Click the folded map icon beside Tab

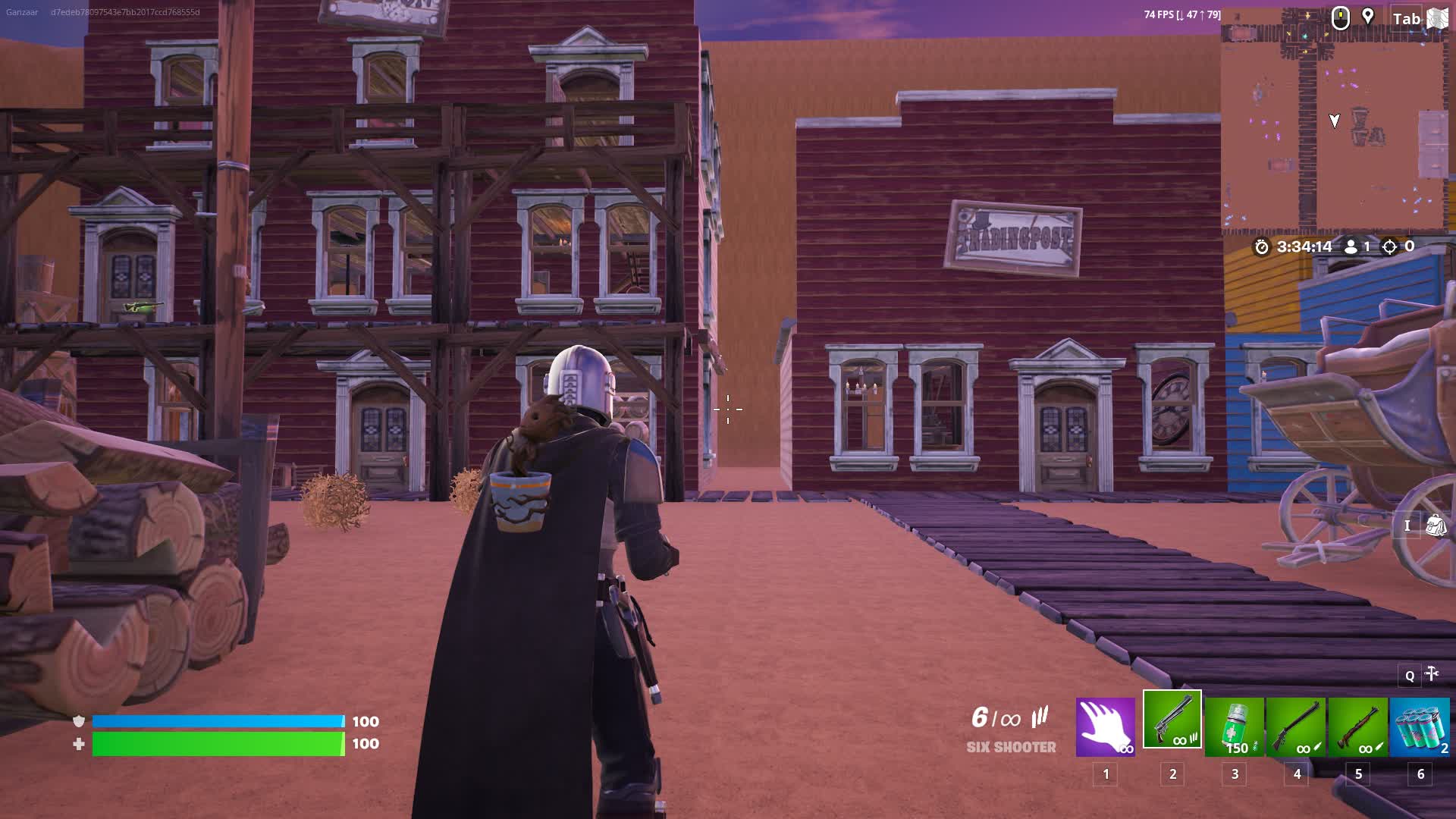coord(1440,18)
